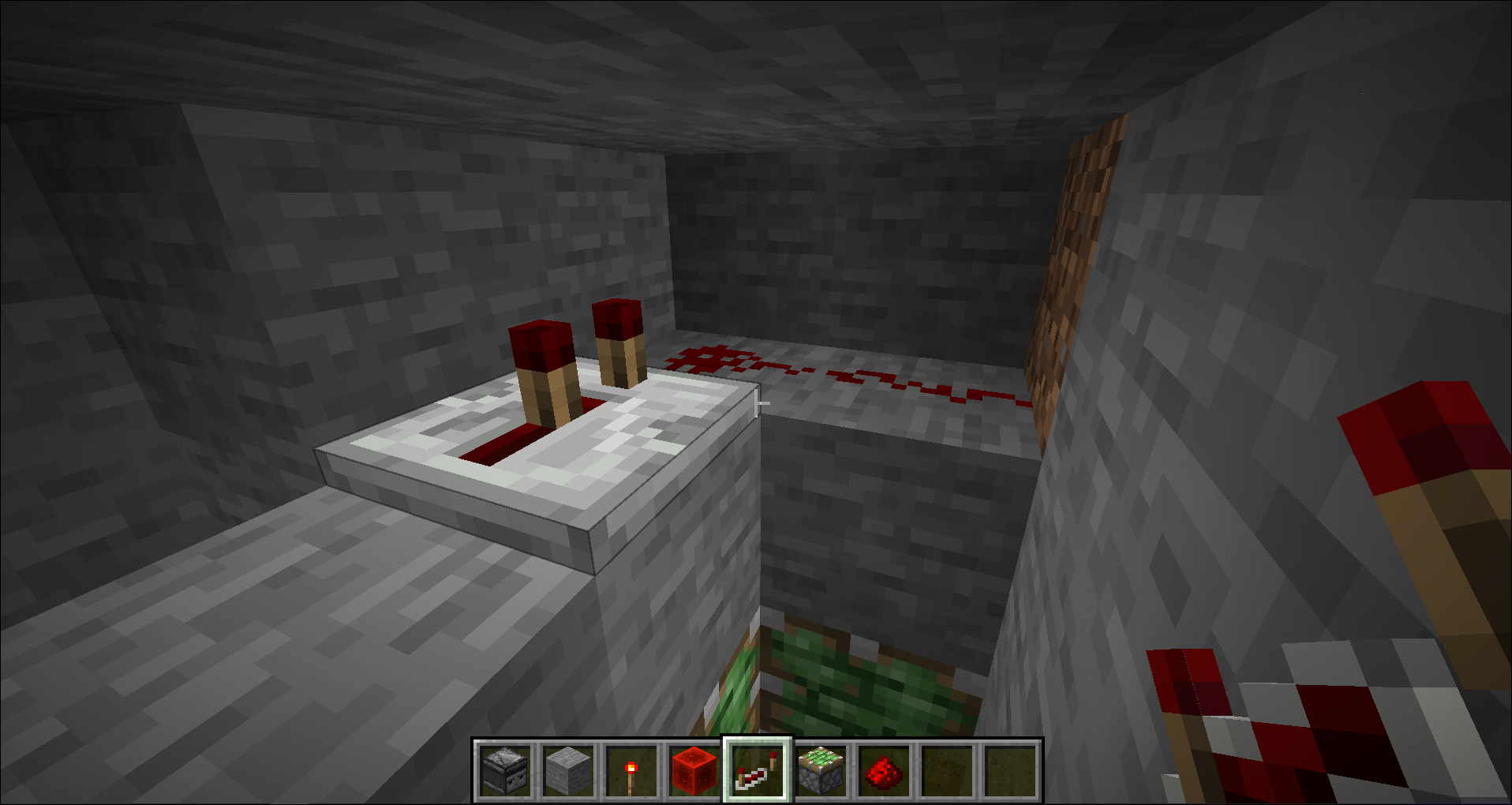Select the redstone torch slot

point(631,769)
